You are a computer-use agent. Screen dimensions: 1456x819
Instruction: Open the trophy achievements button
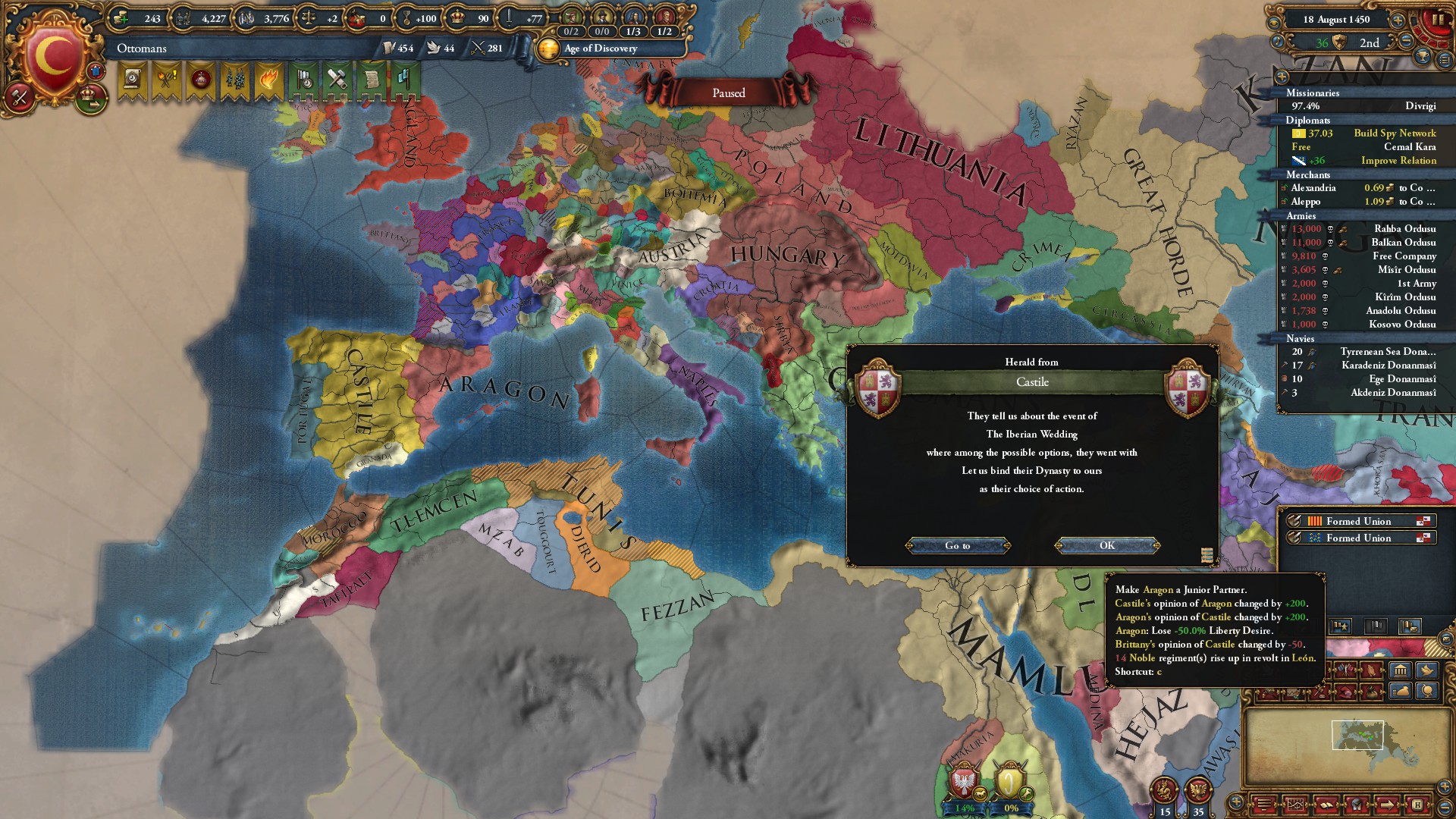[1423, 58]
